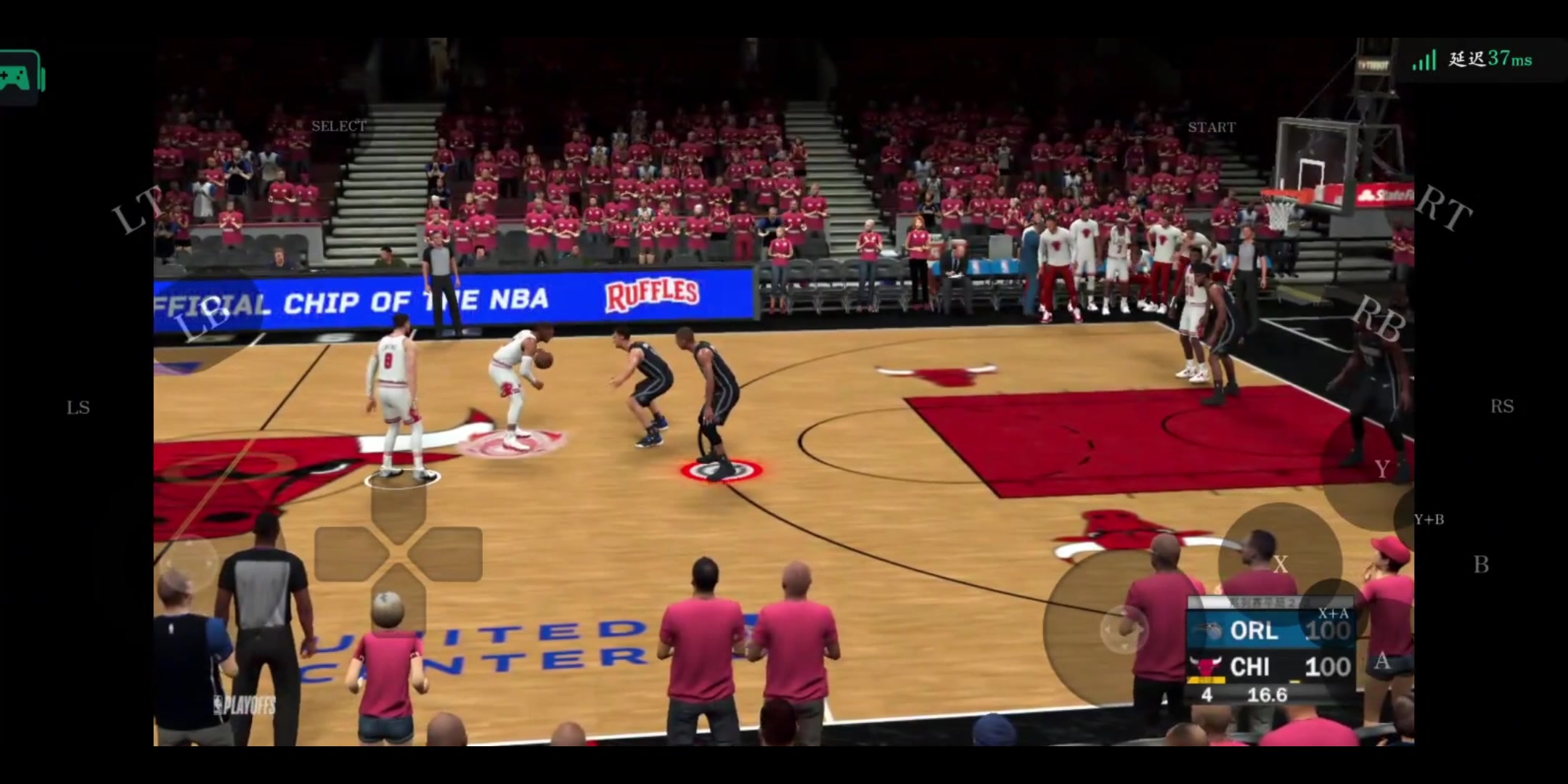Tap the Y+B combo button
This screenshot has height=784, width=1568.
pos(1429,520)
